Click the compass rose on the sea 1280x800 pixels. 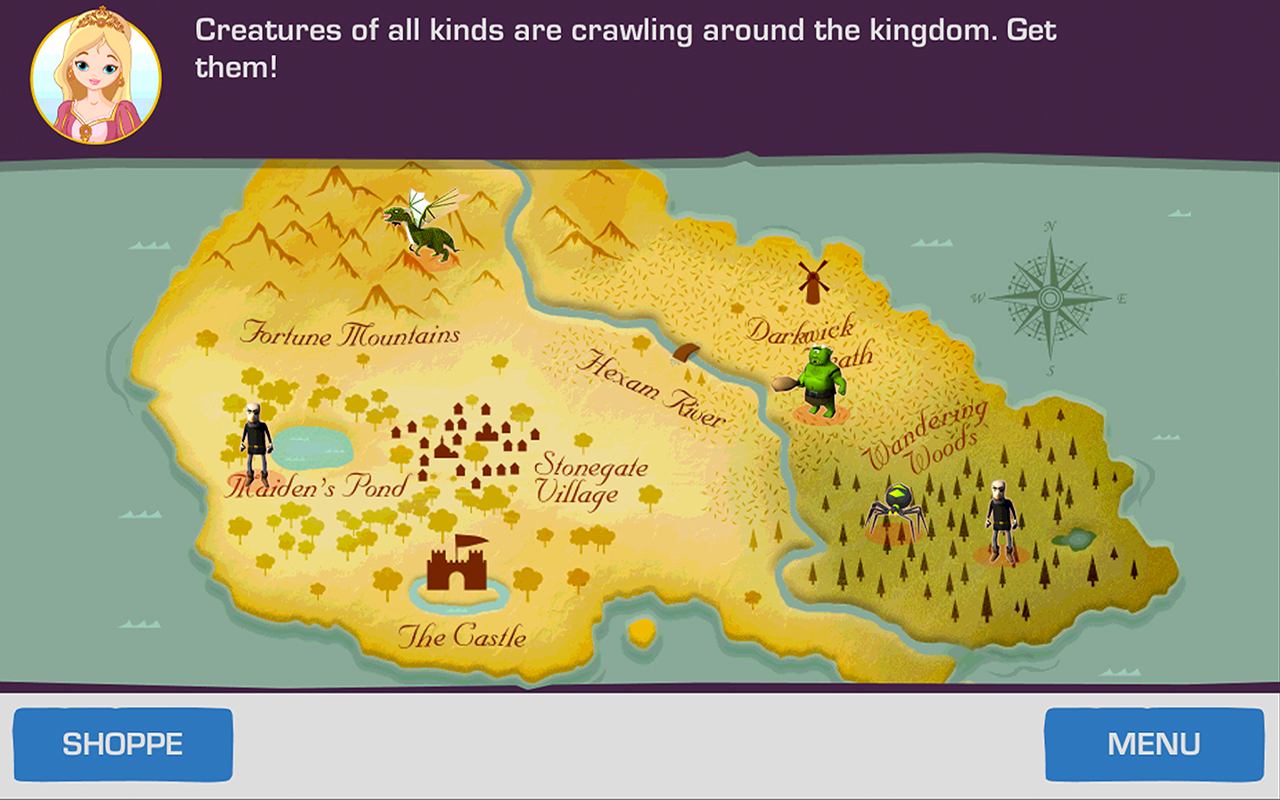click(1050, 300)
